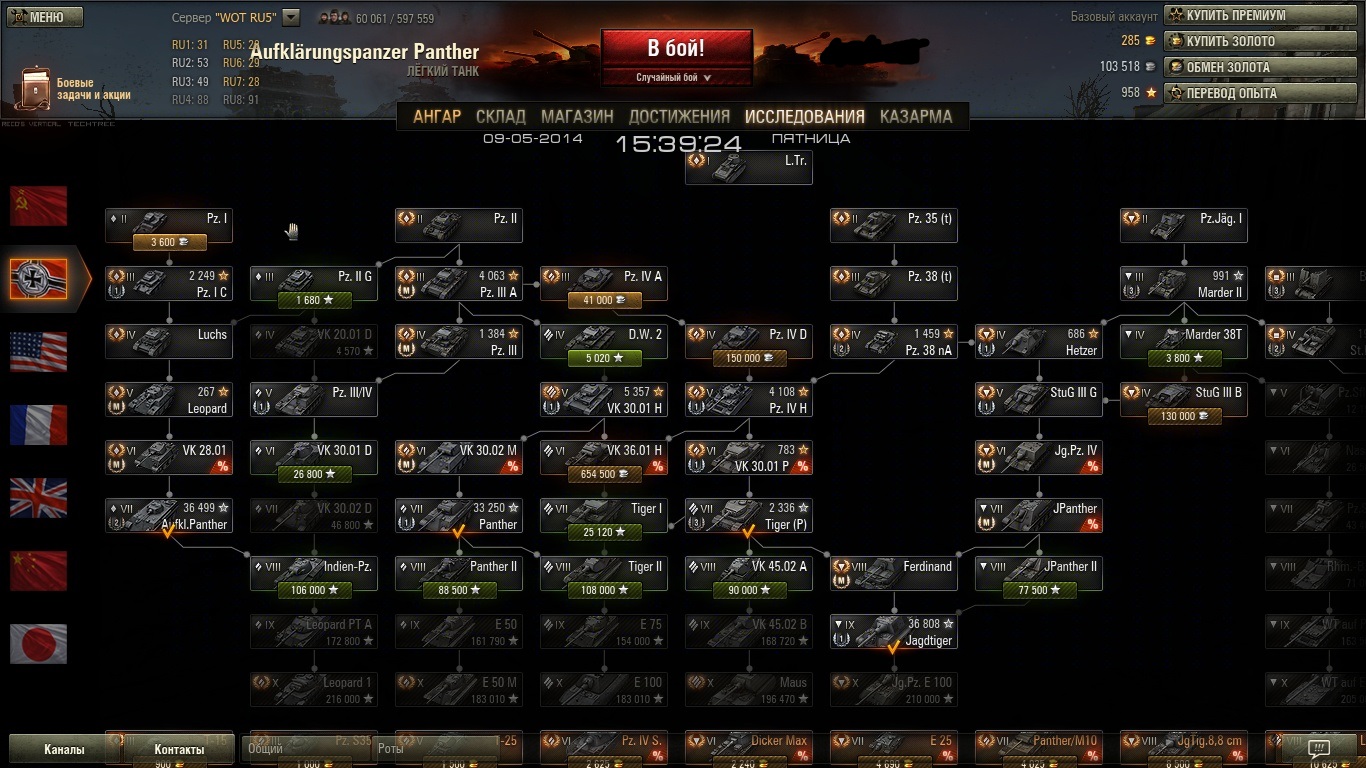Select the USA nation flag
Image resolution: width=1366 pixels, height=768 pixels.
coord(39,352)
